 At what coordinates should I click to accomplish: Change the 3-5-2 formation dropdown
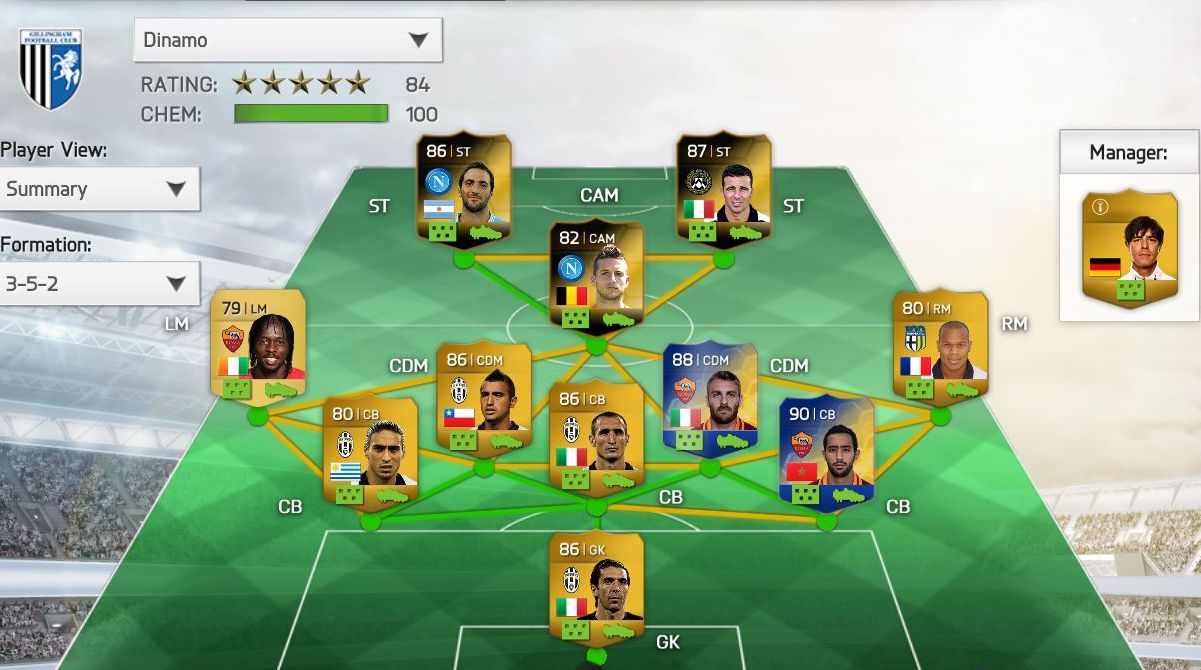[99, 284]
